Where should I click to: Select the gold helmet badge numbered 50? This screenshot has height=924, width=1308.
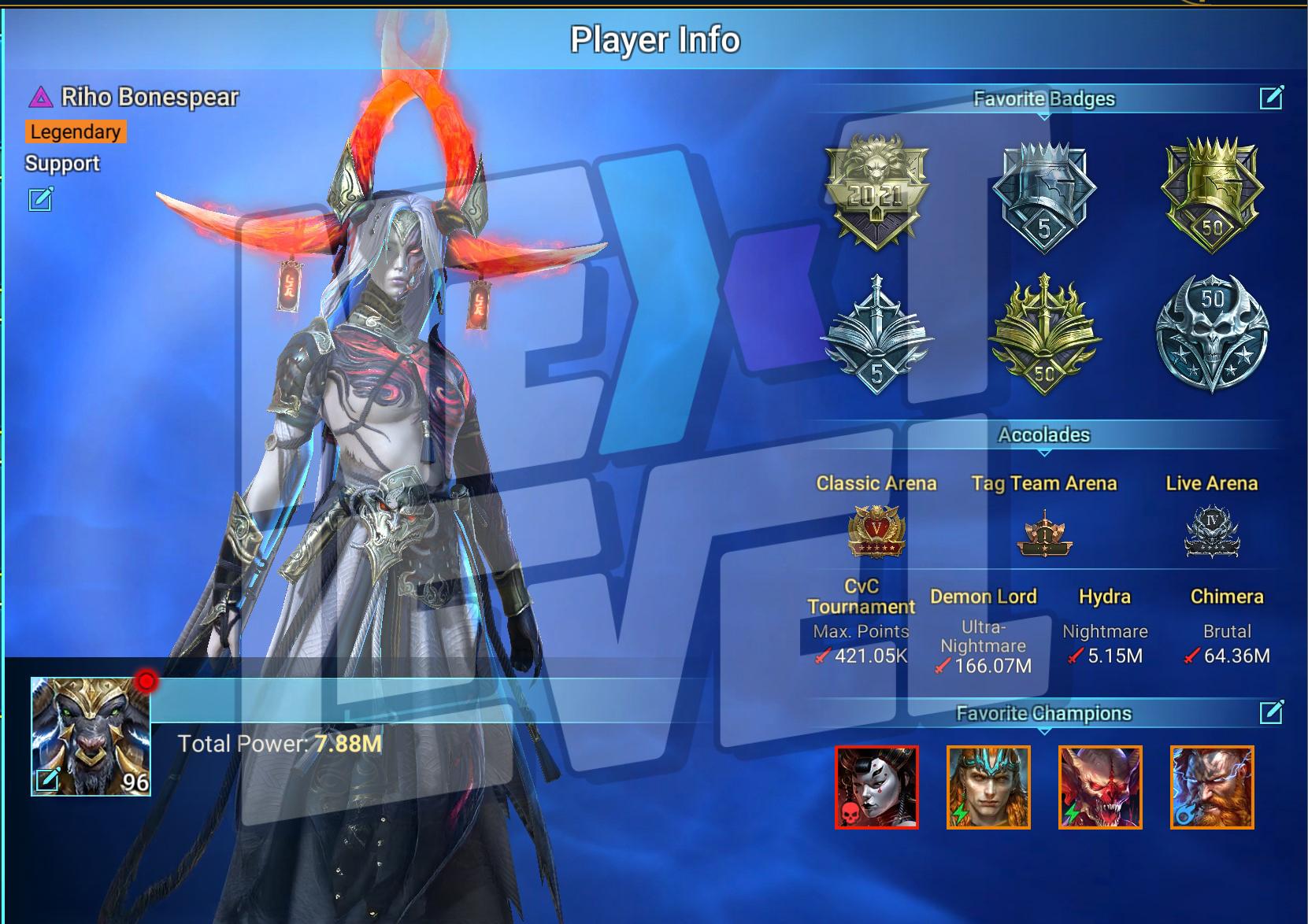[1211, 194]
